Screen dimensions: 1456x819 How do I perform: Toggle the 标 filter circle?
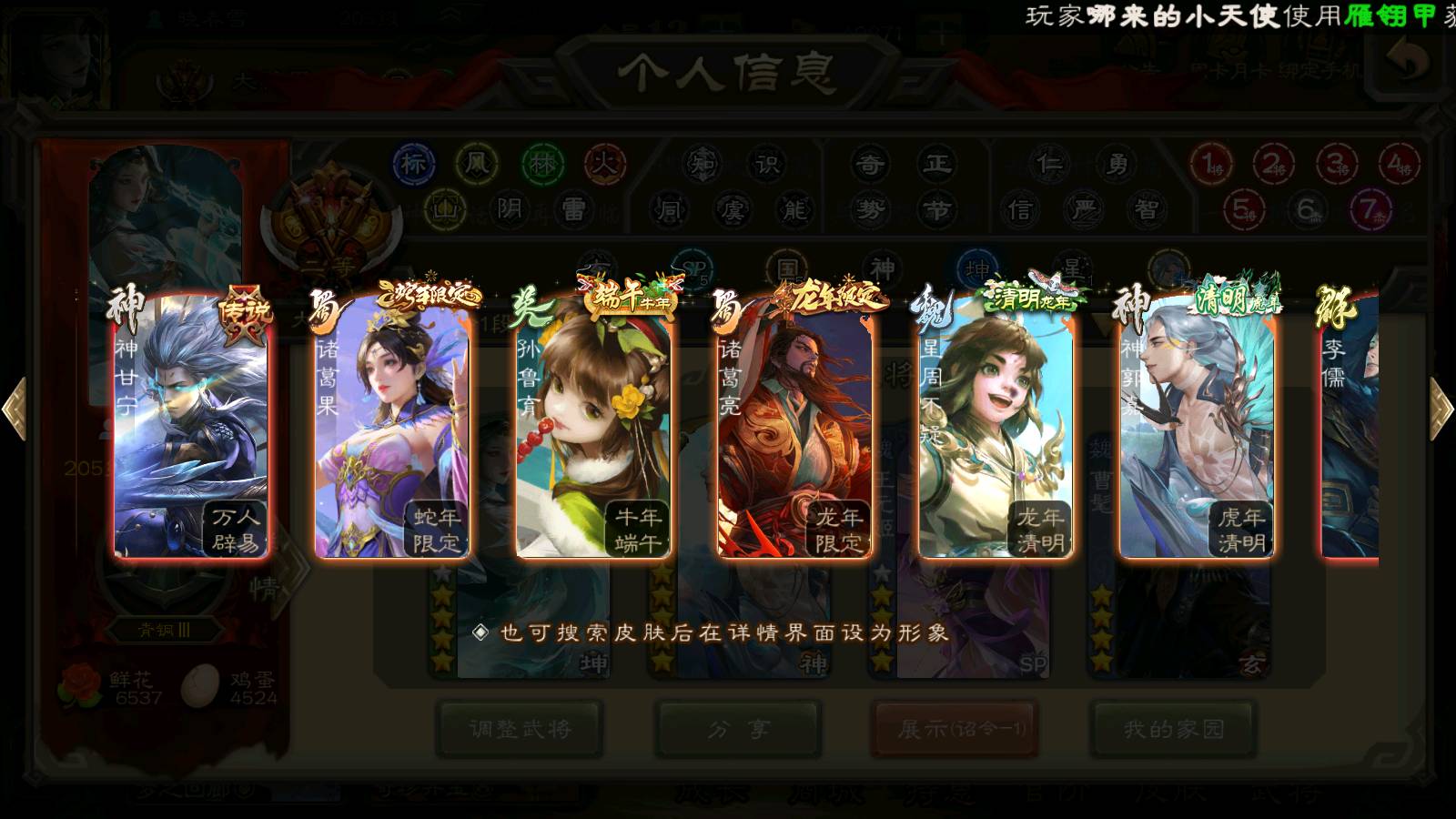[x=414, y=165]
